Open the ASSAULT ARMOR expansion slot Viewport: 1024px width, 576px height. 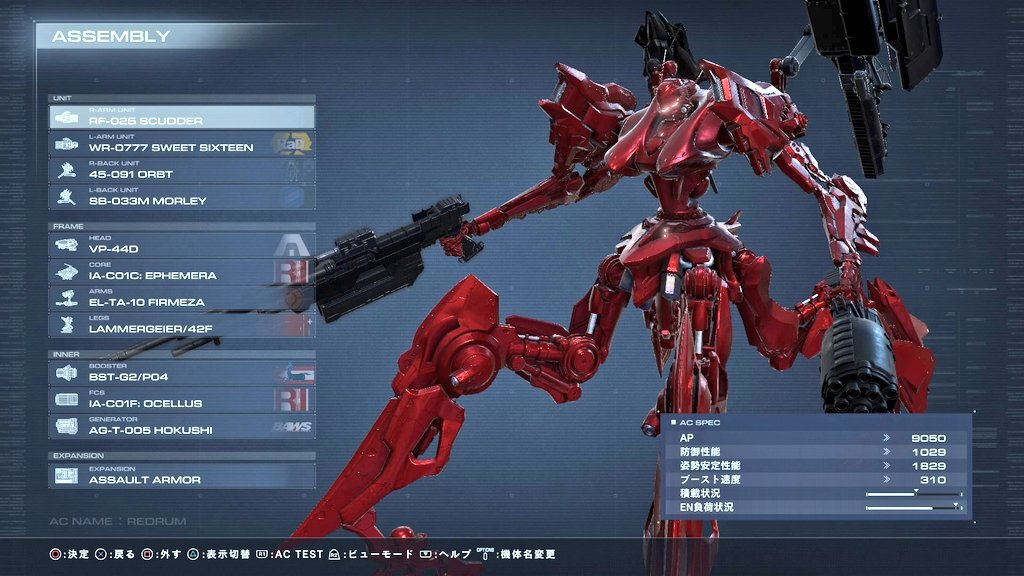181,476
